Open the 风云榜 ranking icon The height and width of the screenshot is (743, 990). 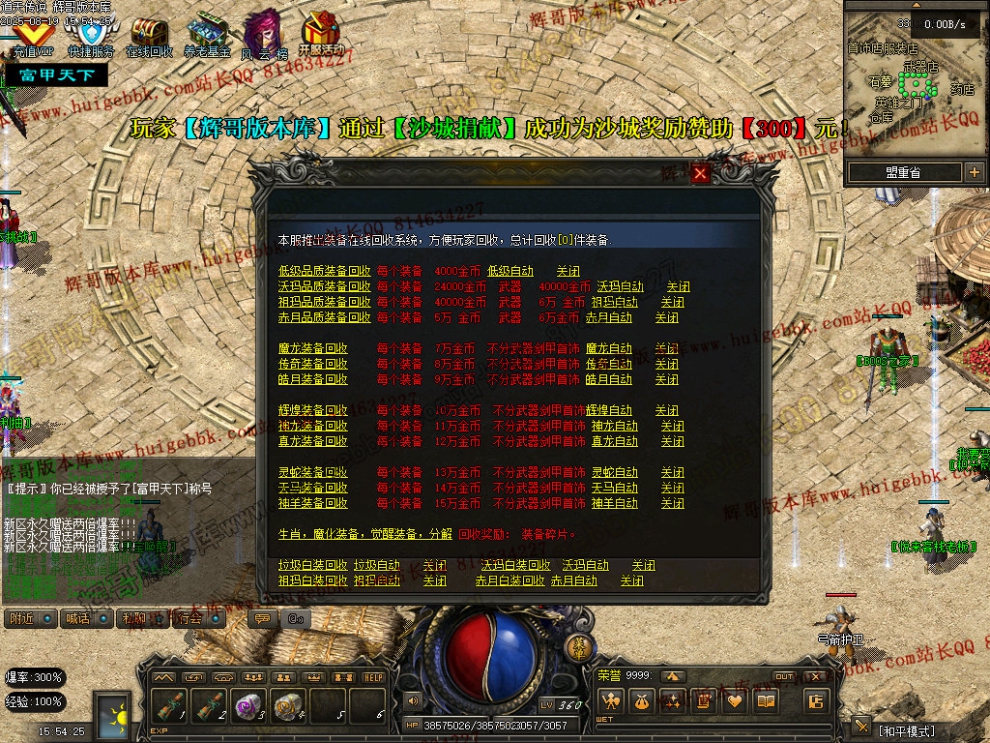coord(264,36)
